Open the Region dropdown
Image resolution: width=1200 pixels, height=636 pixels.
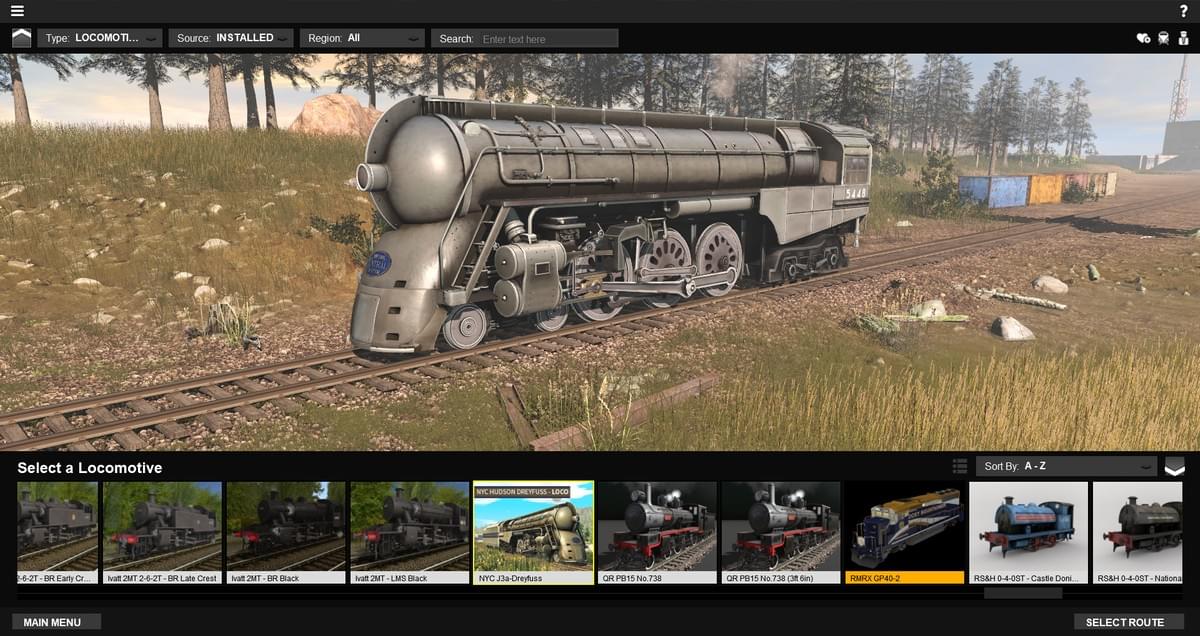click(362, 38)
